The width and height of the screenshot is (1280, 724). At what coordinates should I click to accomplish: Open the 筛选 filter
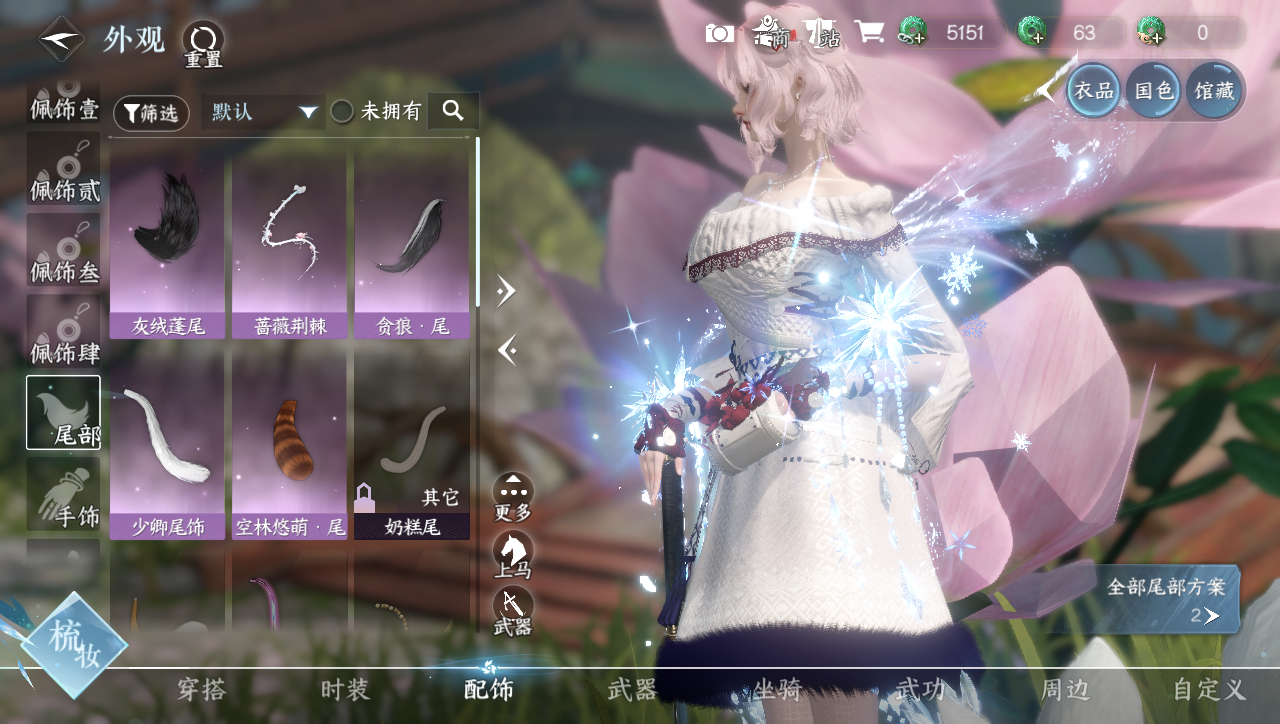[151, 113]
